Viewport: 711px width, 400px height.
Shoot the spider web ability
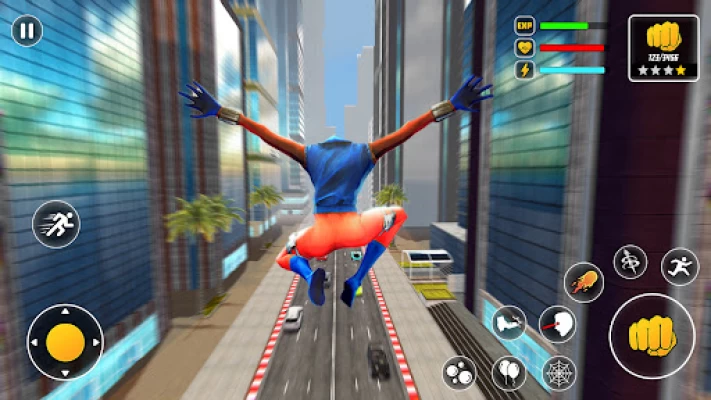click(559, 373)
